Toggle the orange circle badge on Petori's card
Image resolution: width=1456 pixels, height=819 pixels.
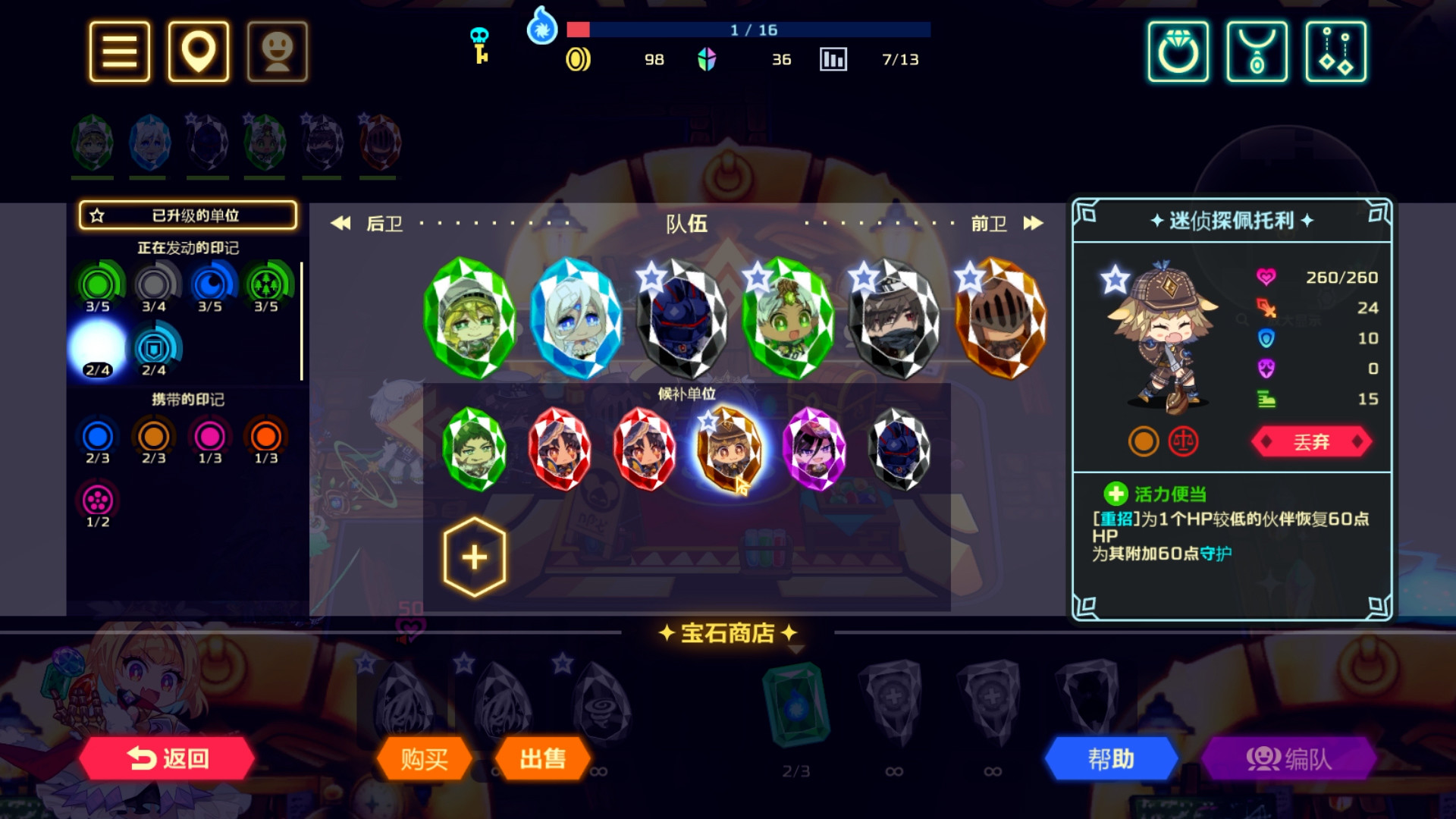(1144, 441)
